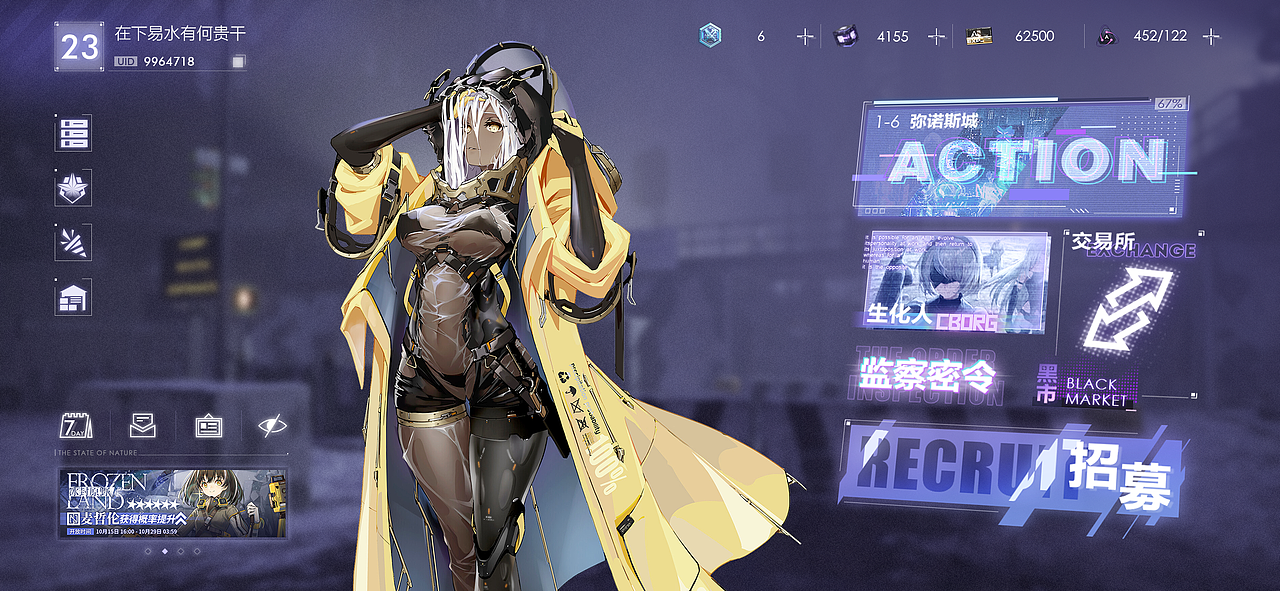This screenshot has height=591, width=1280.
Task: Open 监察密令 inspection orders
Action: [x=927, y=376]
